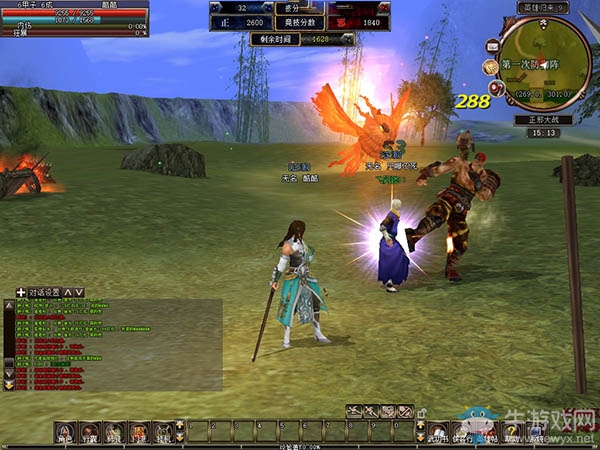
Task: Open the mail envelope icon beside minimap
Action: (493, 47)
